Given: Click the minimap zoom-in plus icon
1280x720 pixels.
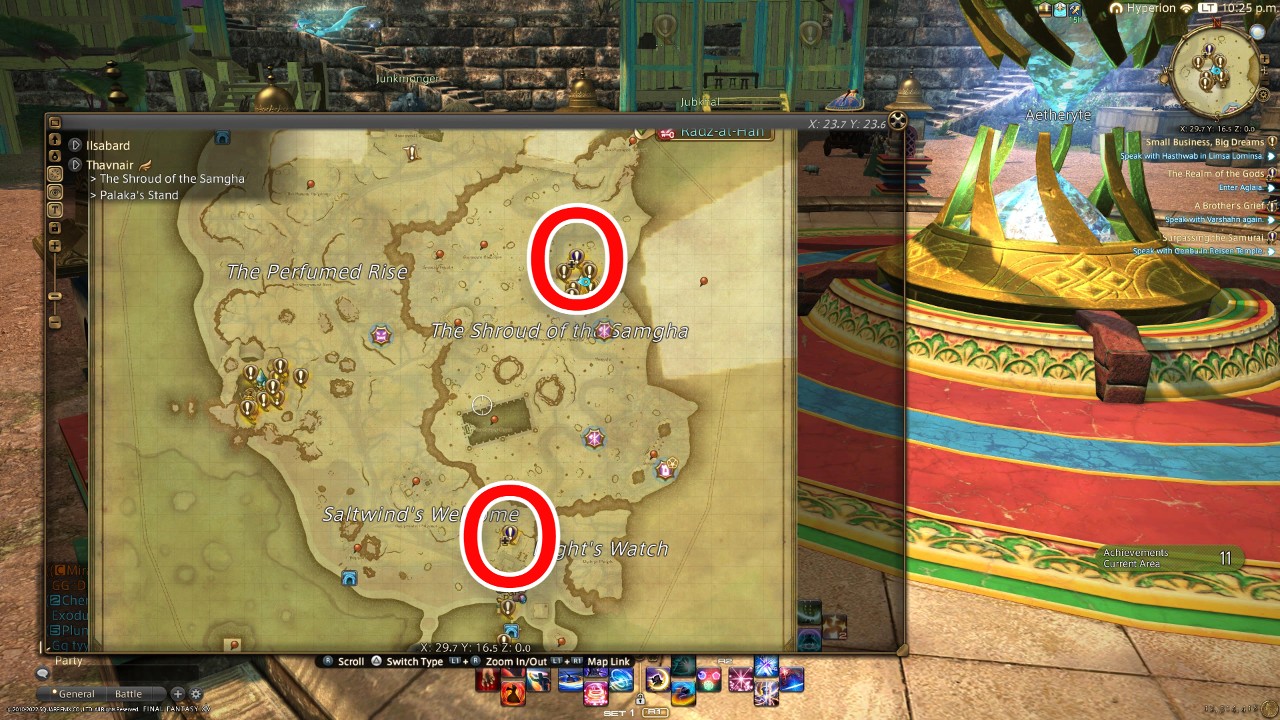Looking at the screenshot, I should (1265, 58).
